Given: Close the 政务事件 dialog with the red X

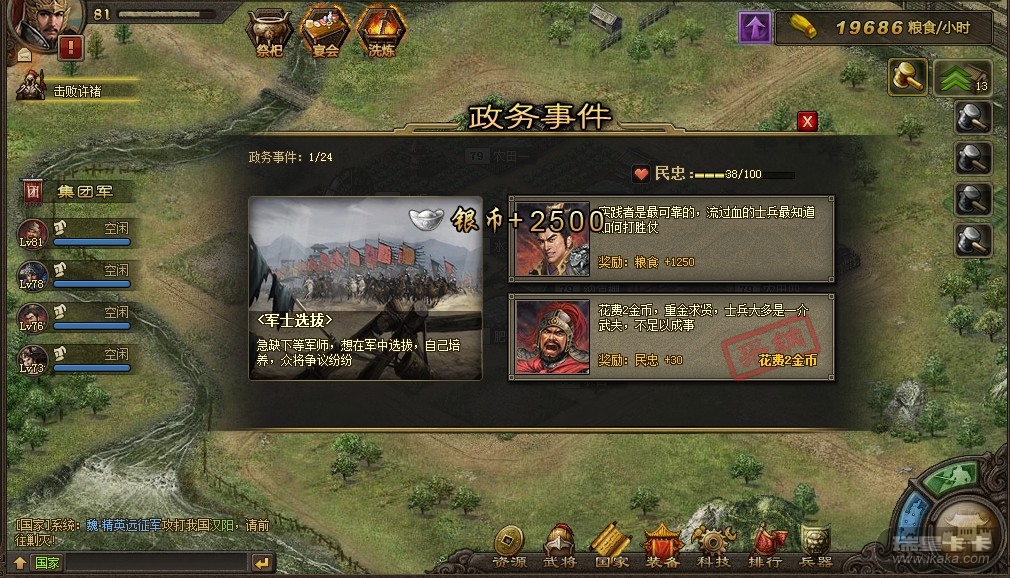Looking at the screenshot, I should coord(807,121).
